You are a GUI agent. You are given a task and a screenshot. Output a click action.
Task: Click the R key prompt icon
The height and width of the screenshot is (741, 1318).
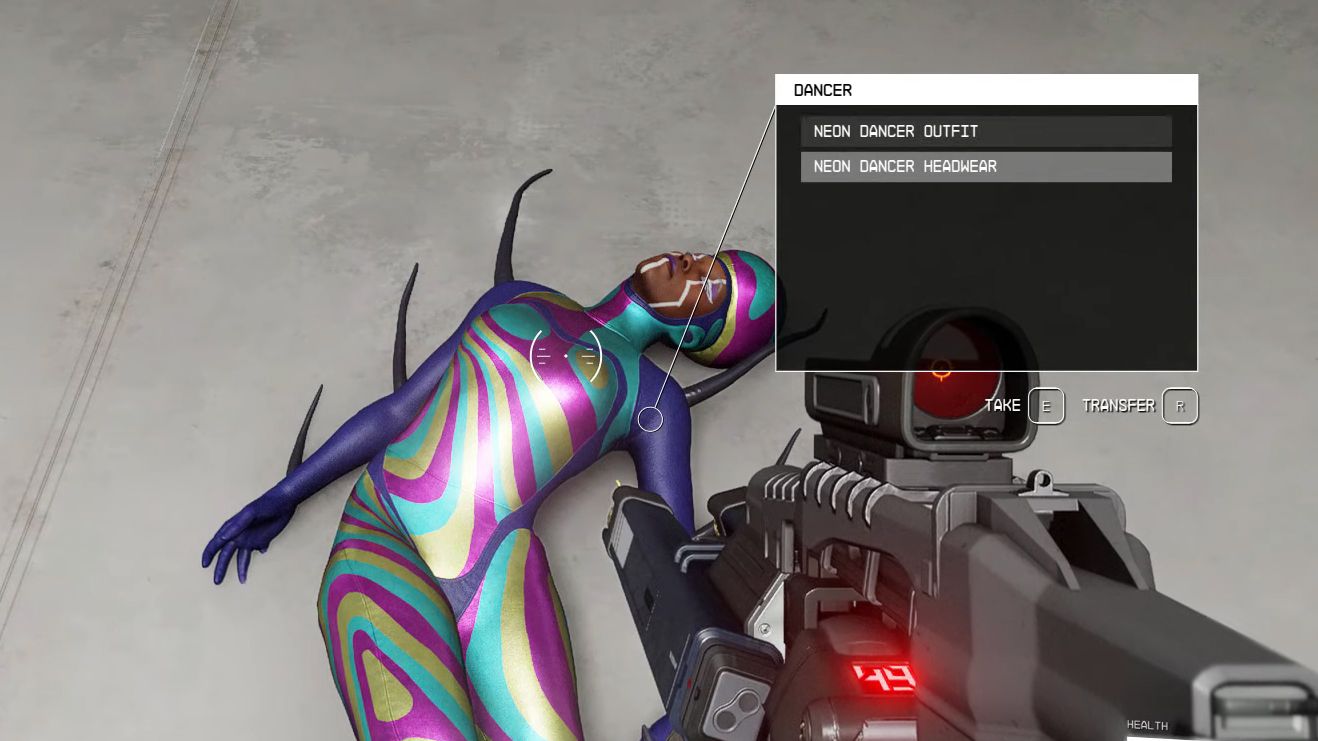[x=1179, y=406]
